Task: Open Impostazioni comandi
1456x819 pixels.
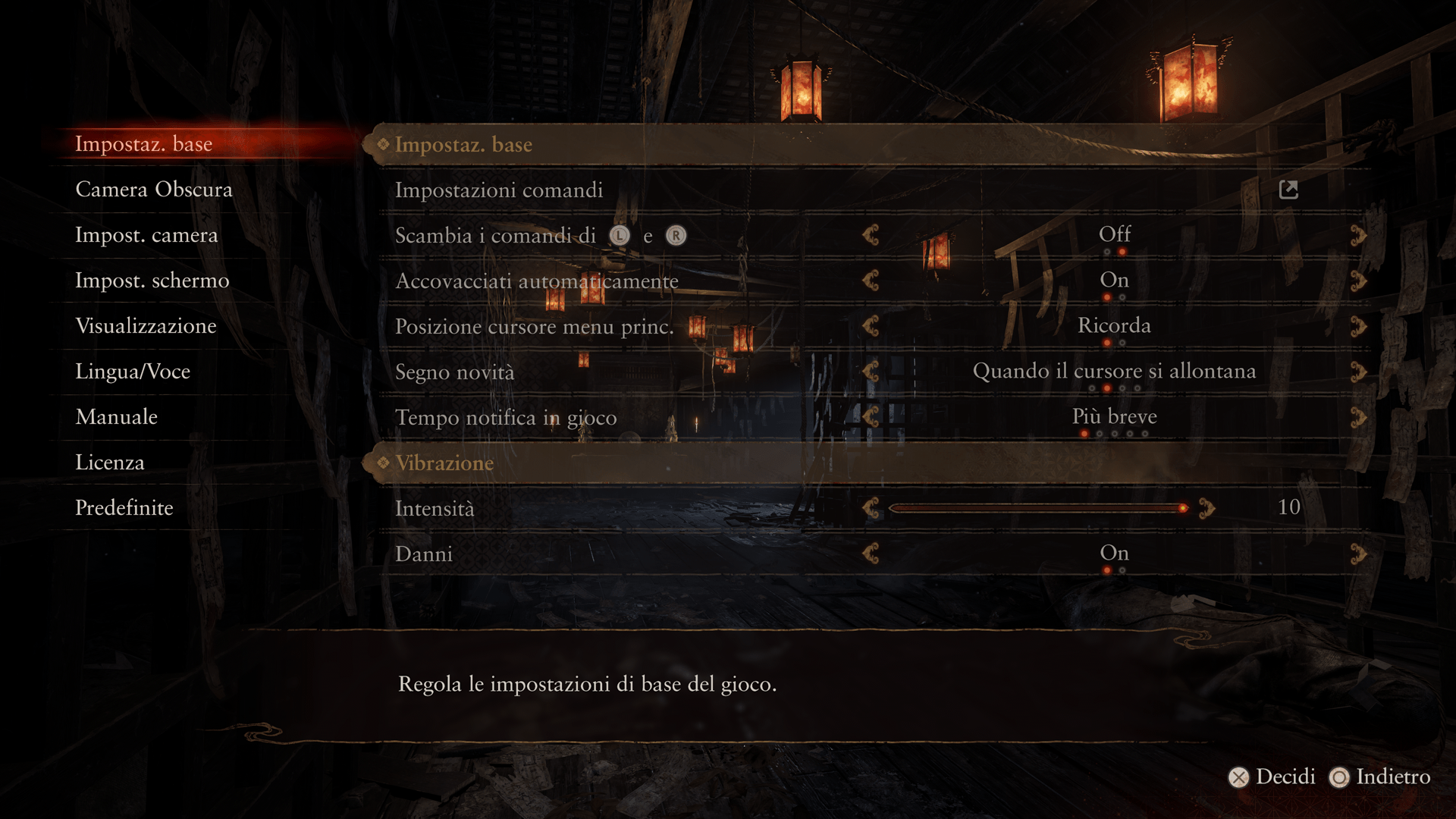Action: tap(499, 190)
